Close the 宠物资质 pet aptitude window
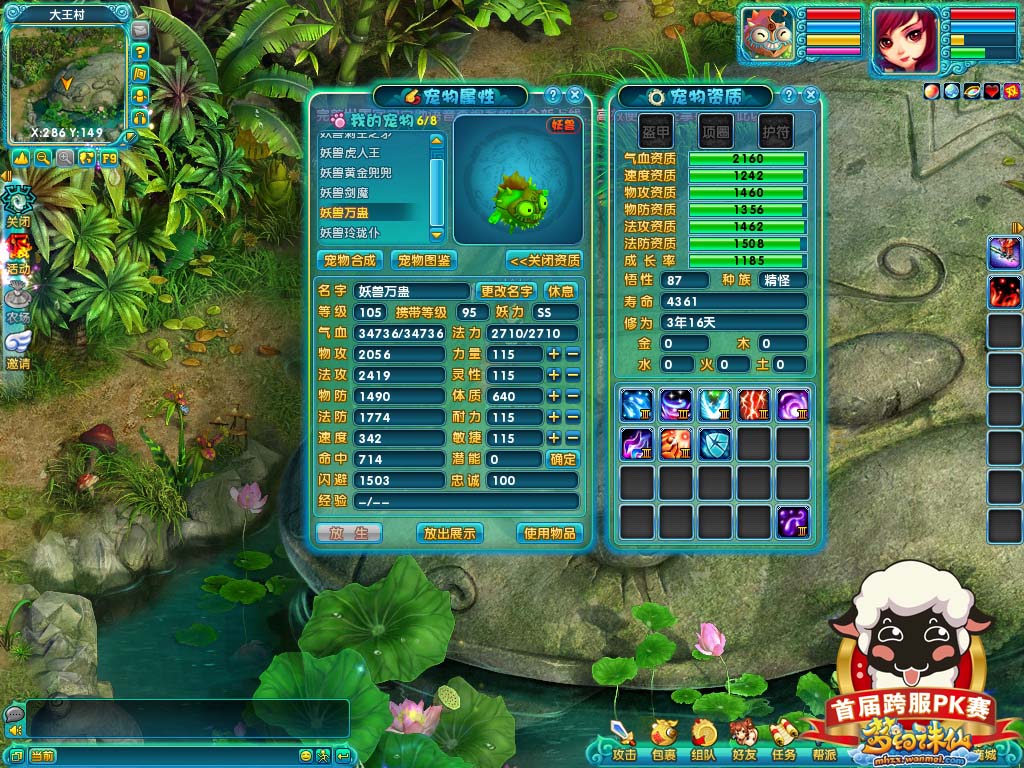The width and height of the screenshot is (1024, 768). click(x=811, y=96)
